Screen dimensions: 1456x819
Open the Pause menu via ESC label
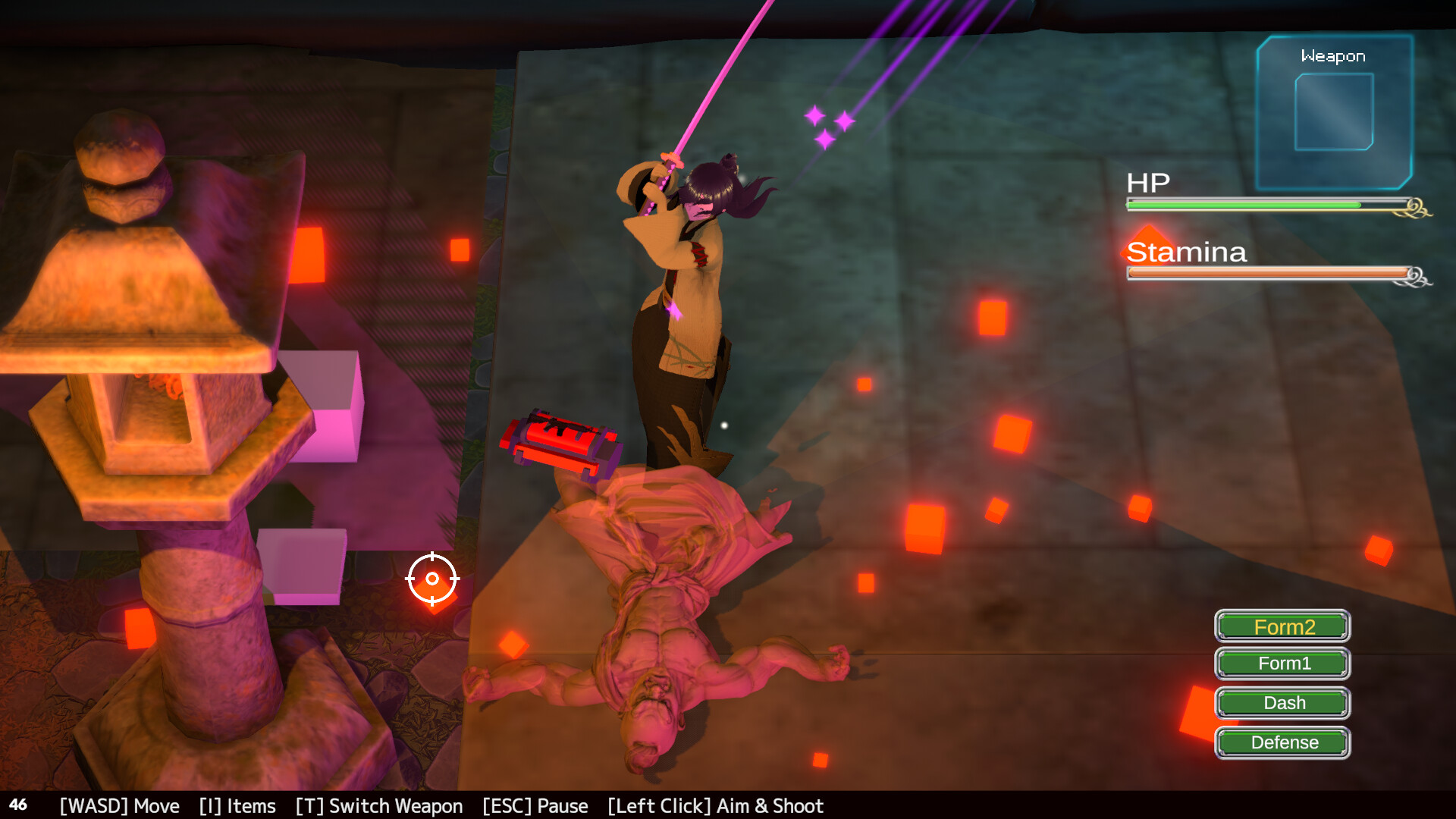(x=535, y=806)
